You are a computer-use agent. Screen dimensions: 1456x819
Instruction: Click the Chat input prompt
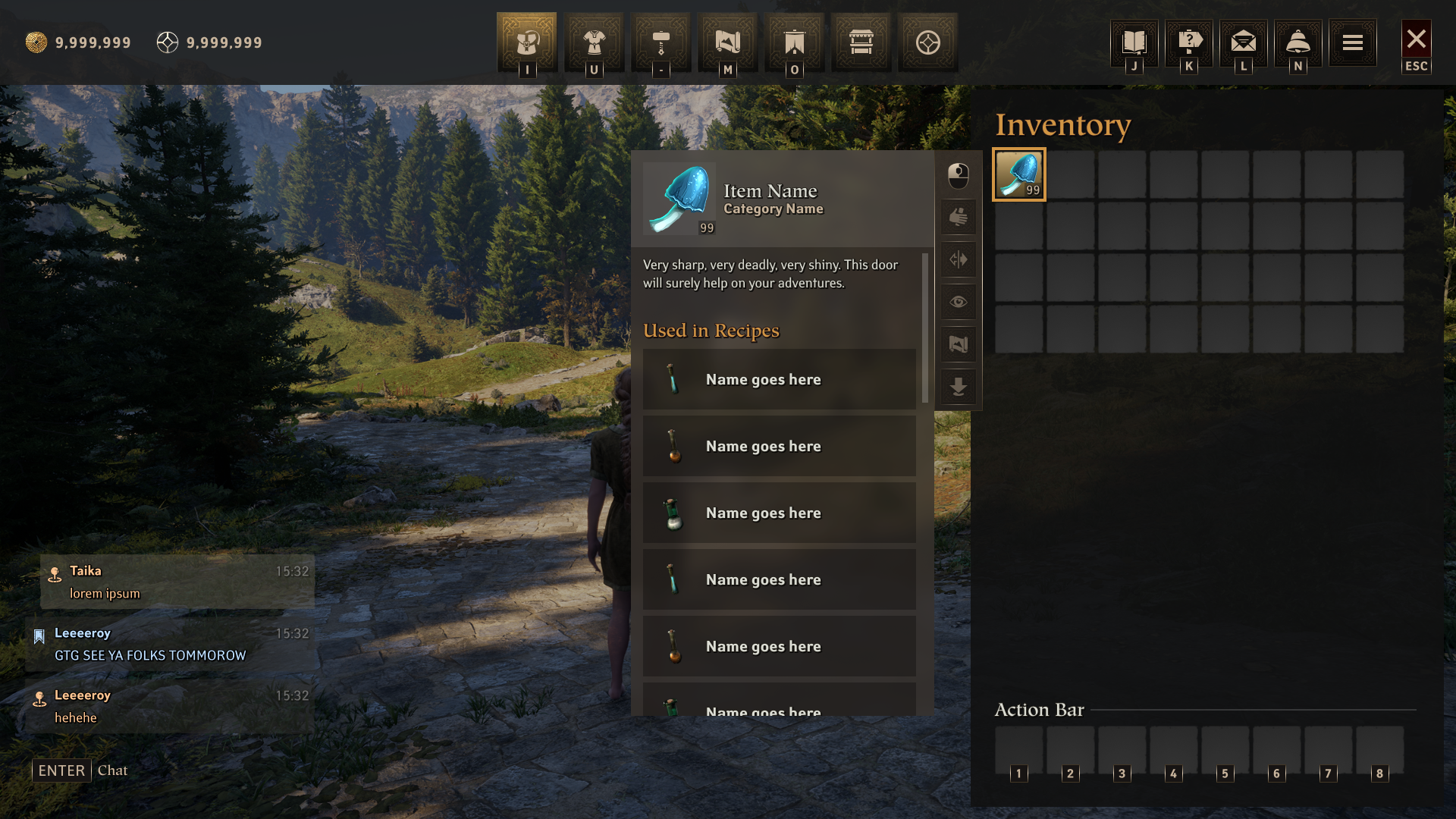coord(112,770)
